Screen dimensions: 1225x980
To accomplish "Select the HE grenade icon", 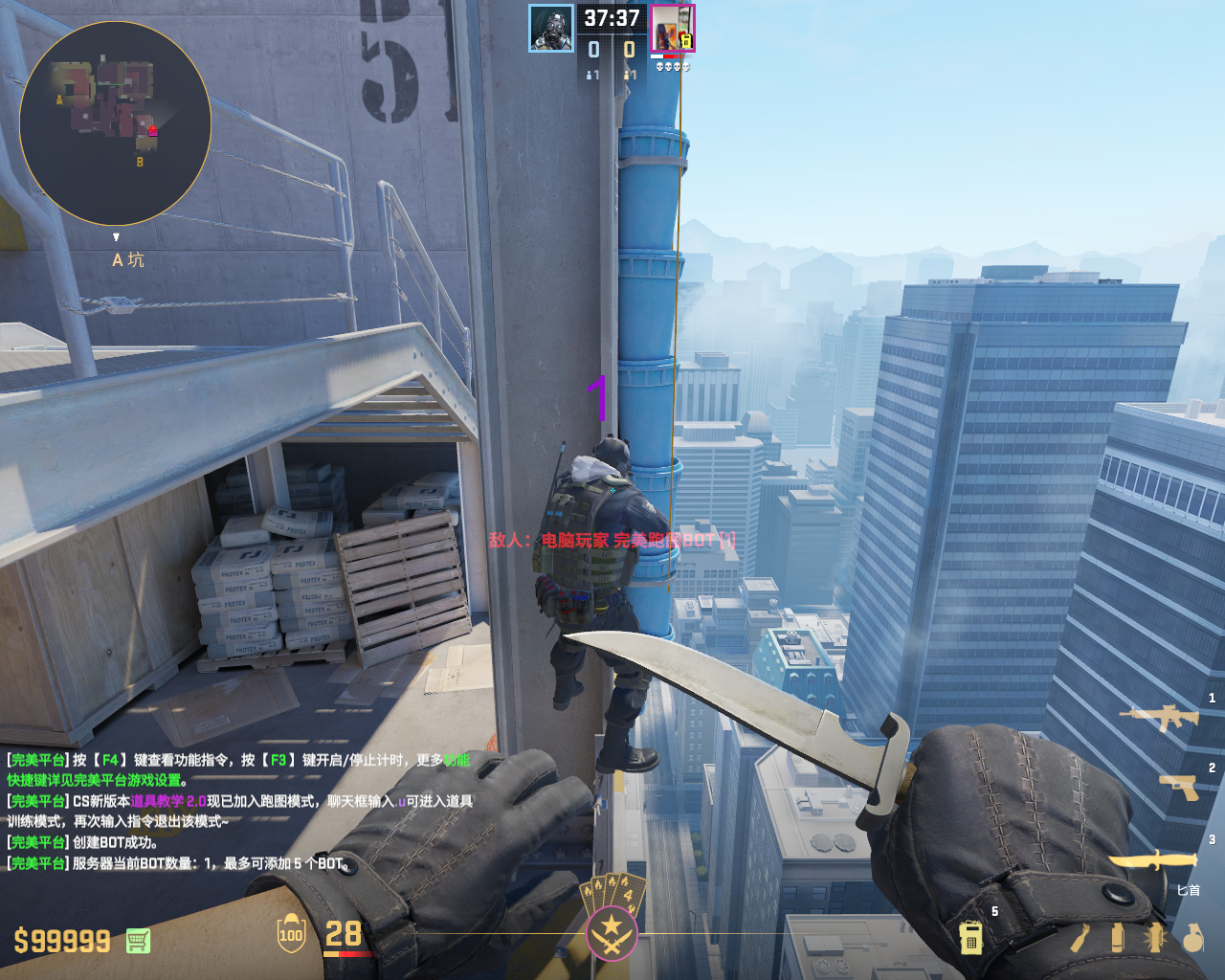I will click(1192, 938).
